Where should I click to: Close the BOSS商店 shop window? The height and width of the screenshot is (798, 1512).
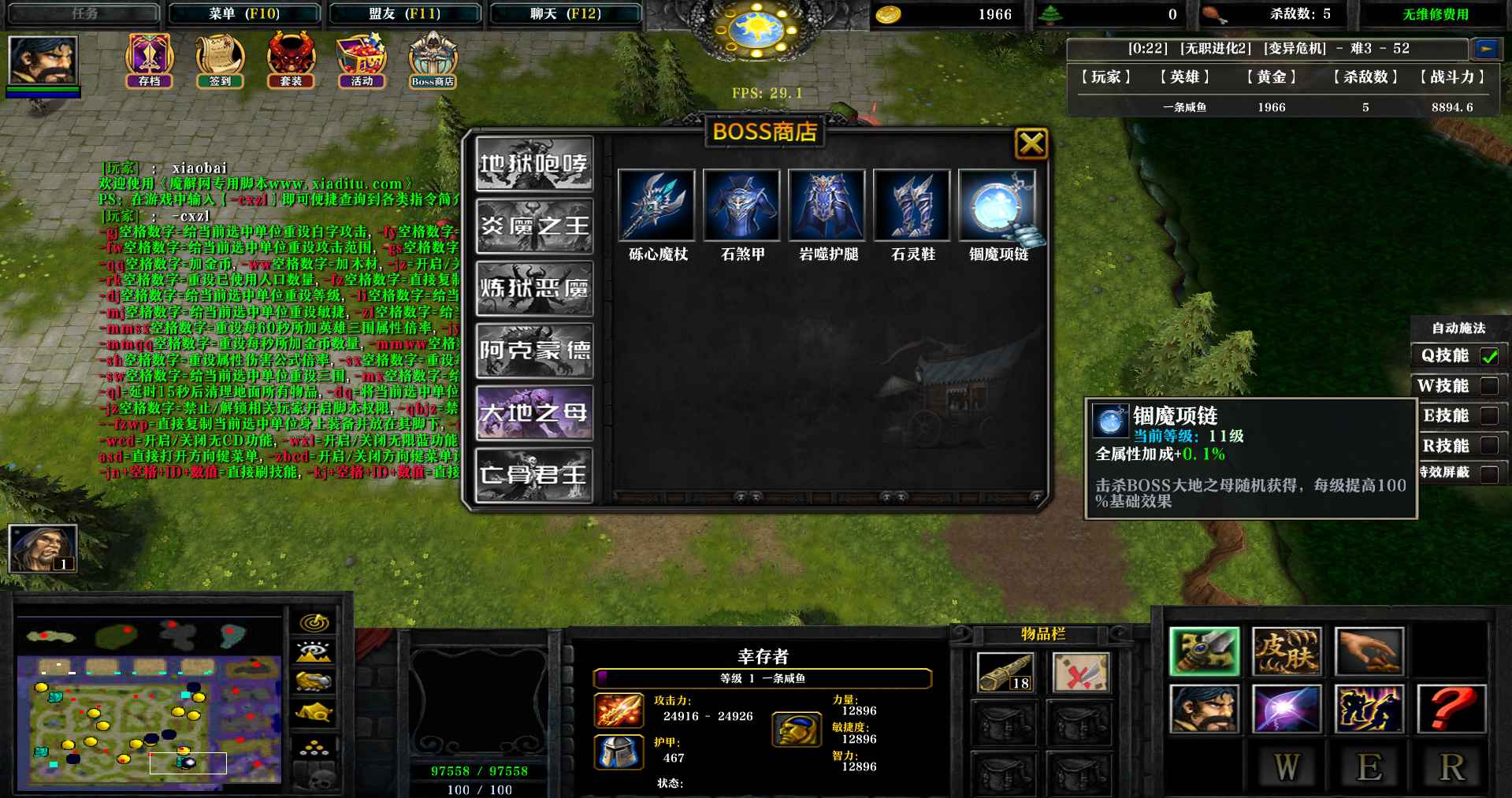pos(1031,144)
